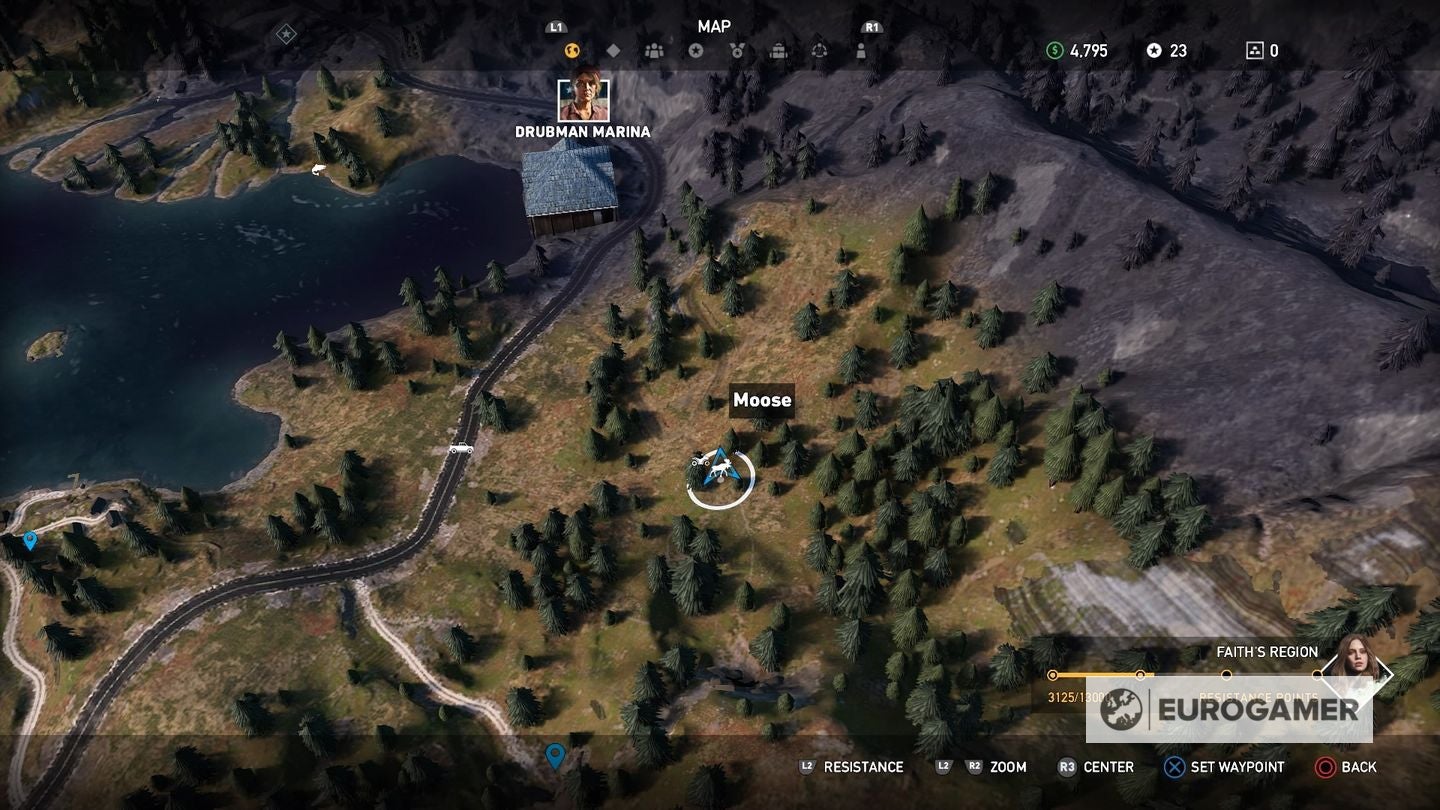Click the Character info icon

pyautogui.click(x=861, y=50)
